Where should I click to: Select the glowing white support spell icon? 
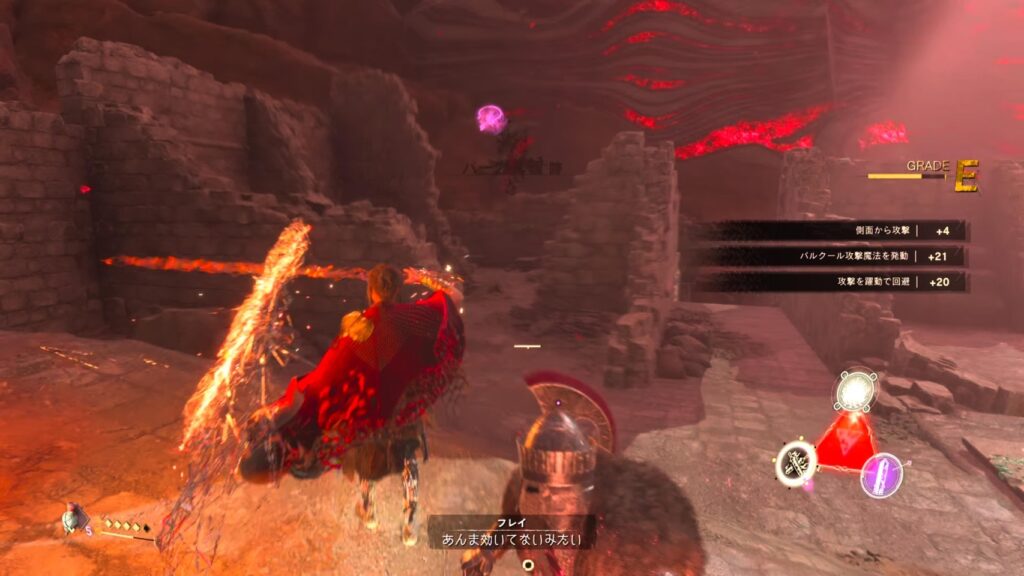click(x=855, y=391)
